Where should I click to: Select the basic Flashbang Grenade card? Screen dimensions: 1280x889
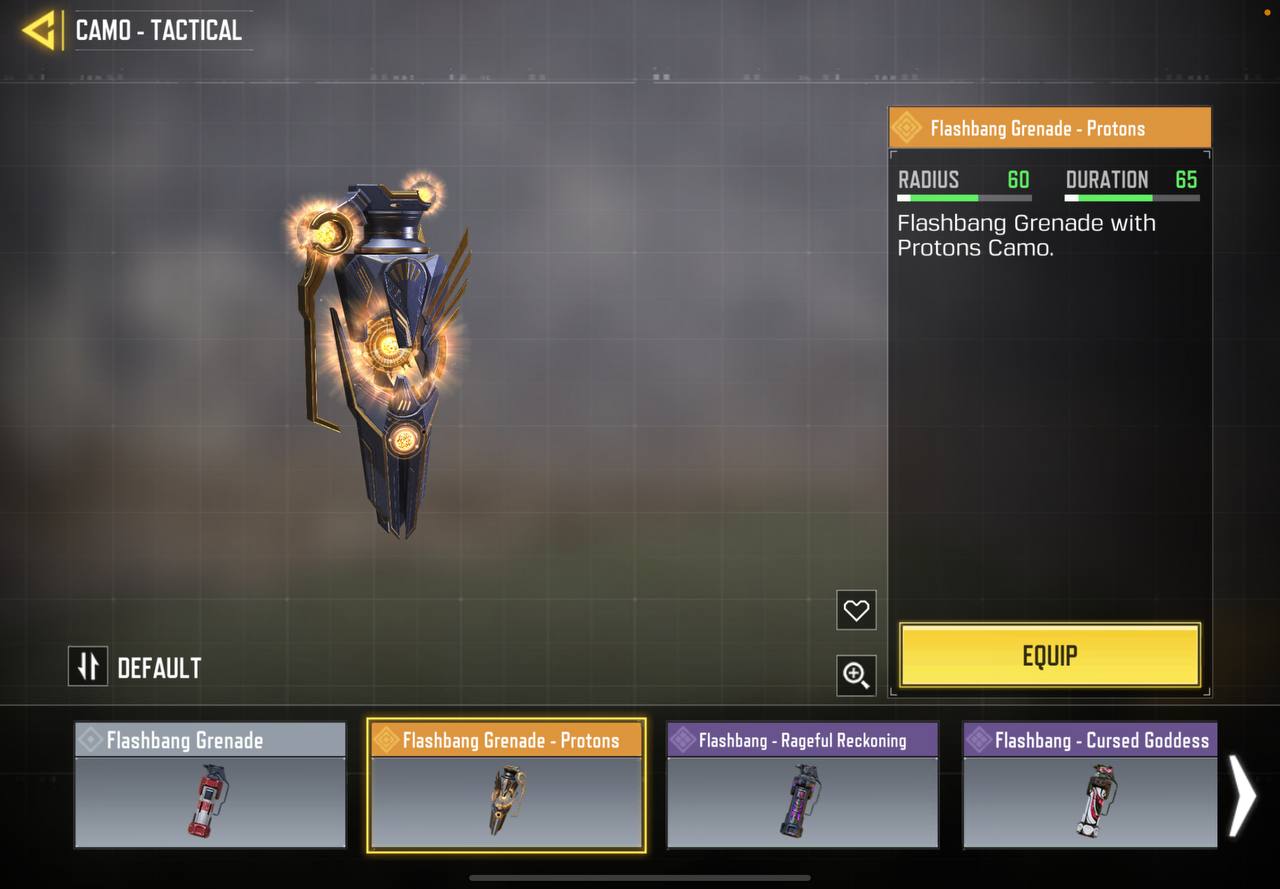(x=210, y=786)
